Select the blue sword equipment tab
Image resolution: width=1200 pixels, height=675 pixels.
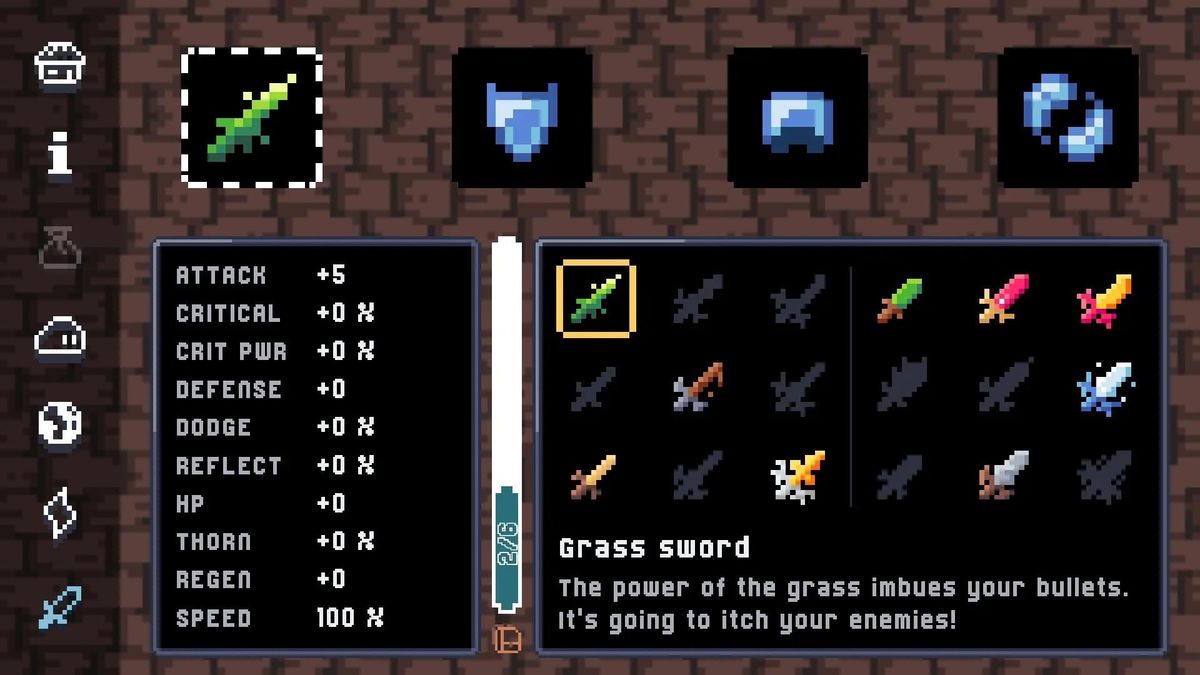tap(60, 606)
